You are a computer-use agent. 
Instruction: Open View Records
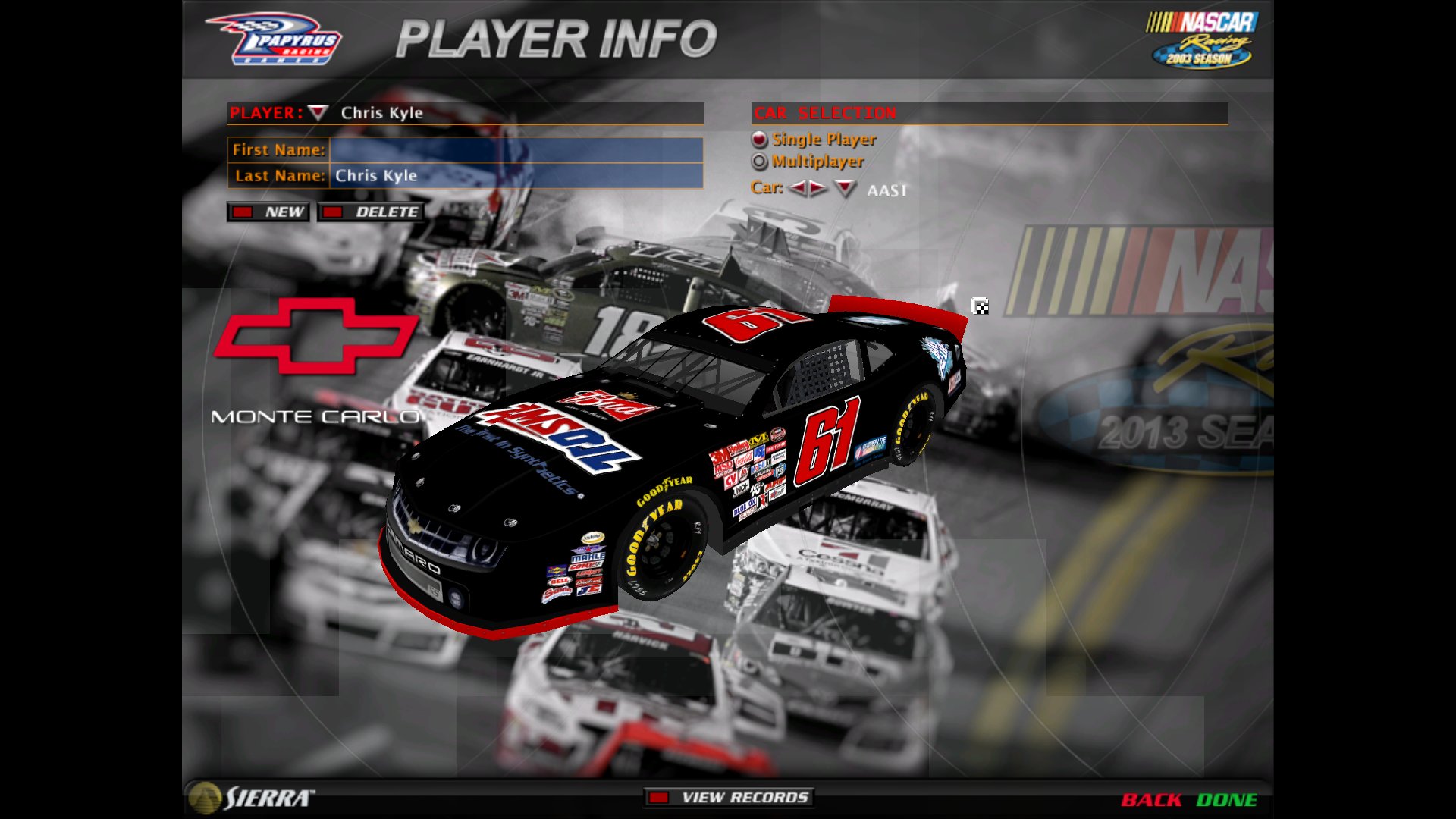pos(729,797)
